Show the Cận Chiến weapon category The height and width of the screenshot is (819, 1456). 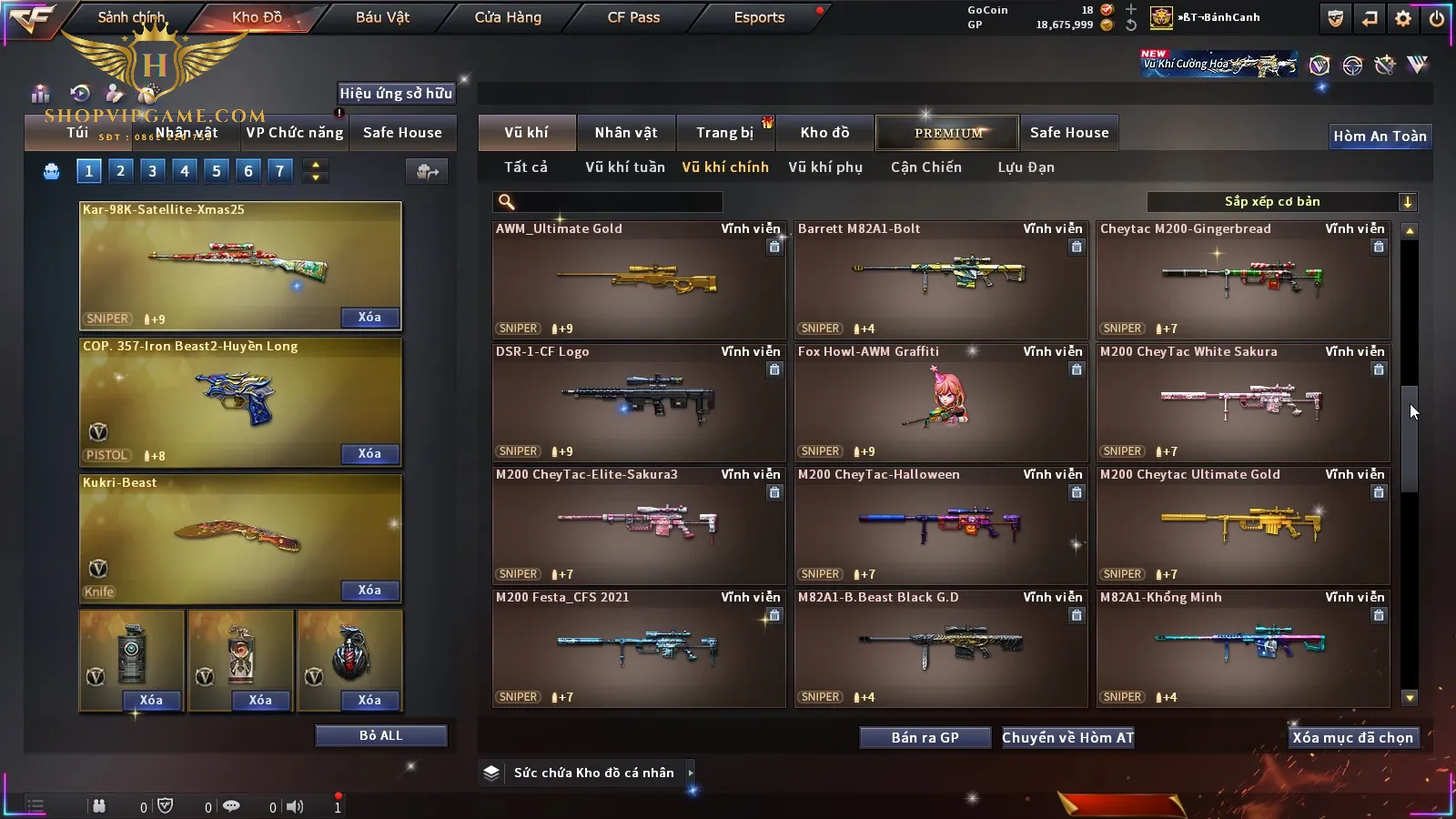point(925,167)
